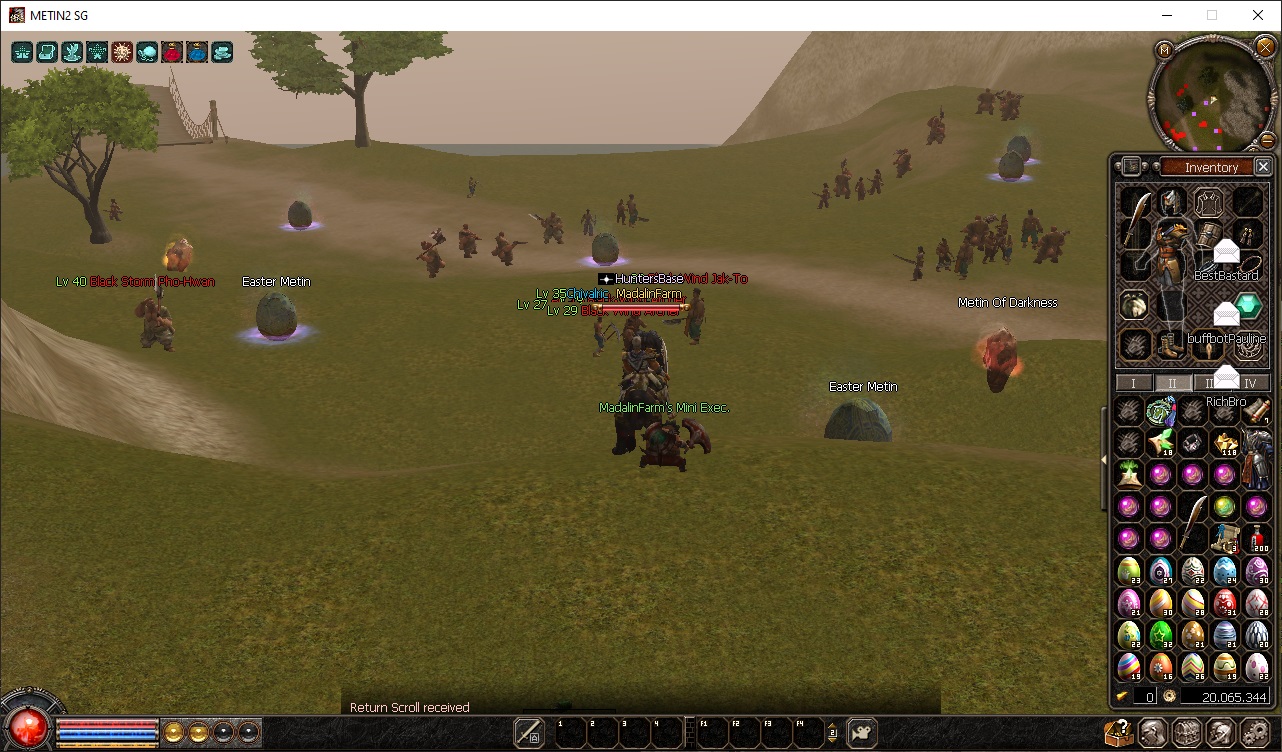This screenshot has width=1282, height=752.
Task: Select the equipped curved sword slot
Action: click(1135, 220)
